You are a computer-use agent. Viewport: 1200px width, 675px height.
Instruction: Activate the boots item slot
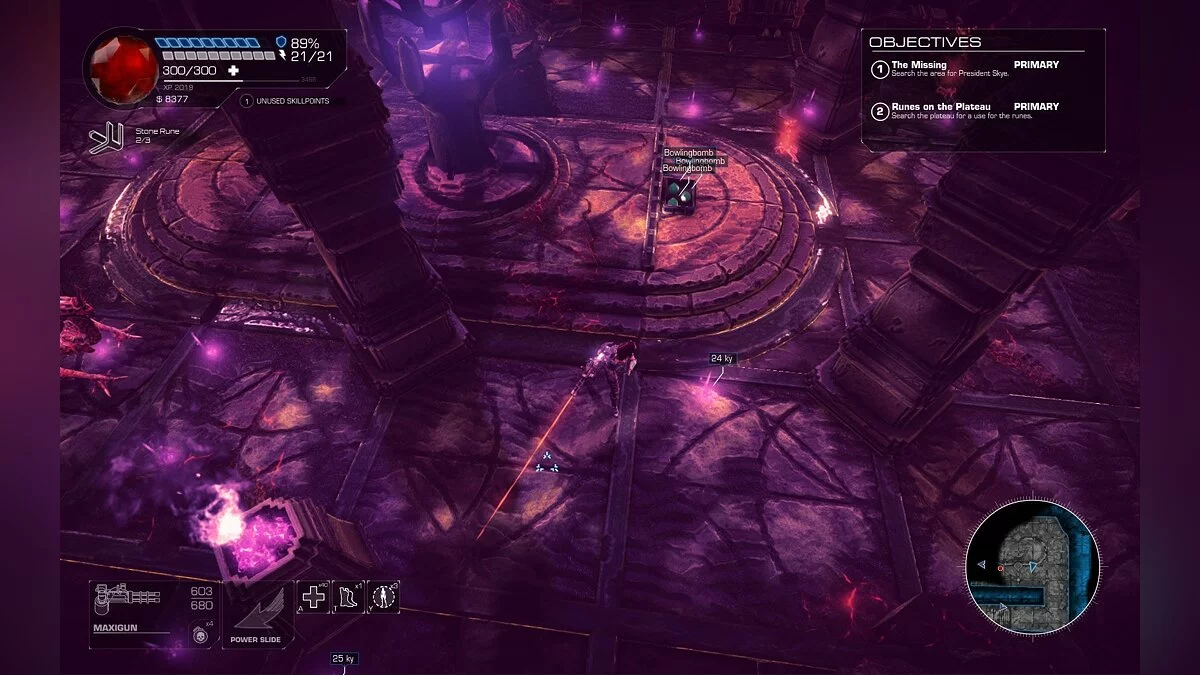(x=348, y=597)
